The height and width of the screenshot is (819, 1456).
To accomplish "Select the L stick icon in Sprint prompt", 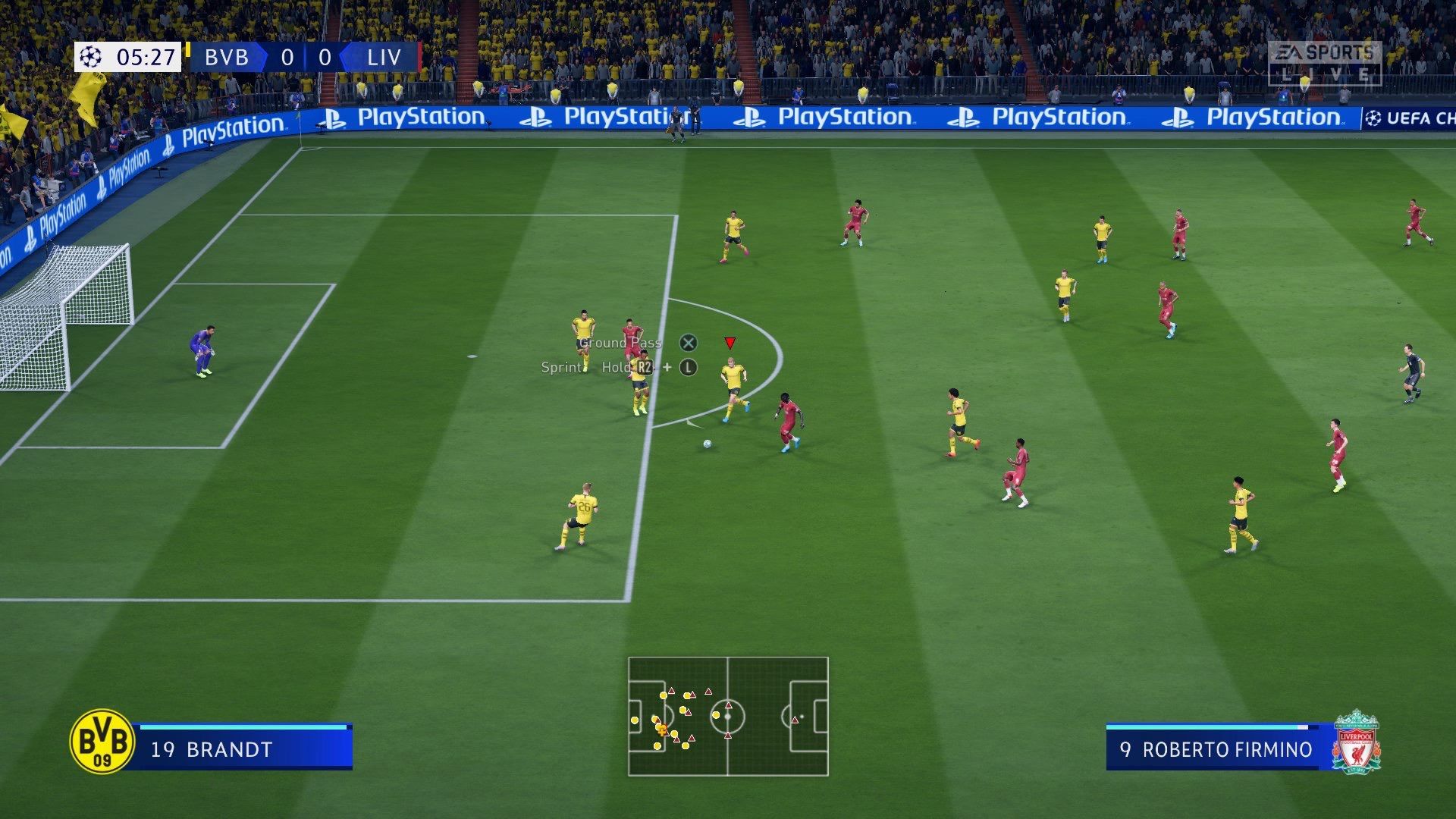I will click(687, 369).
